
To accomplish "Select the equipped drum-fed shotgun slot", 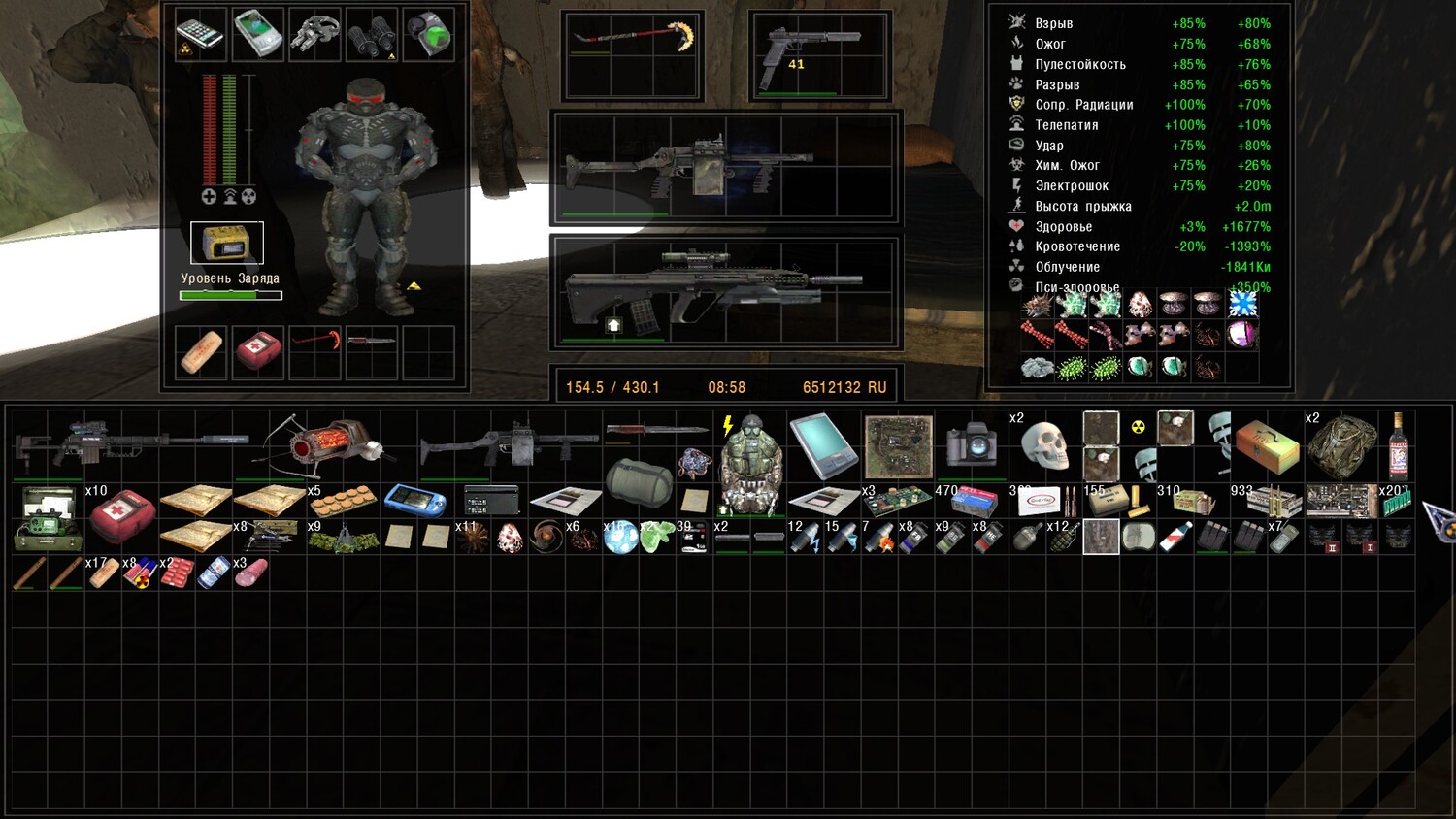I will pyautogui.click(x=723, y=167).
